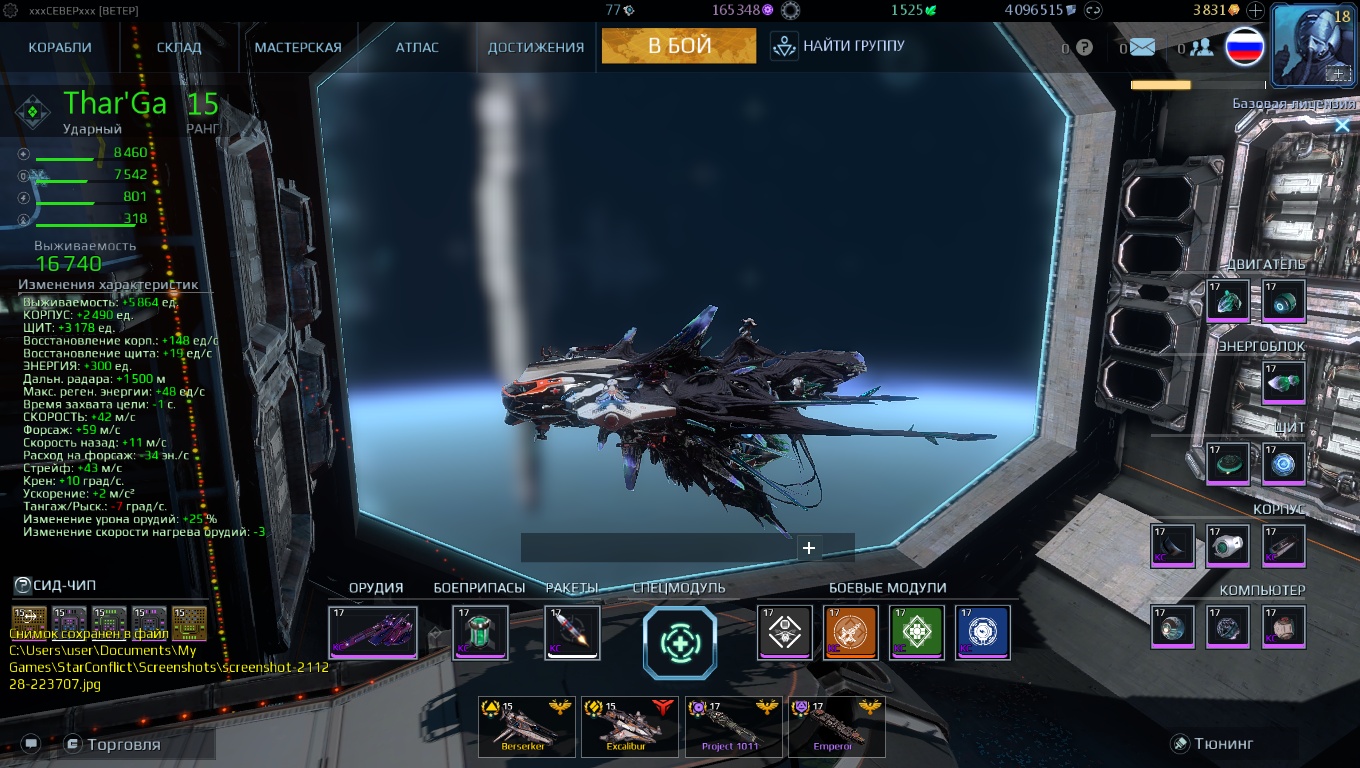Open the central special module slot
This screenshot has height=768, width=1360.
(x=679, y=643)
